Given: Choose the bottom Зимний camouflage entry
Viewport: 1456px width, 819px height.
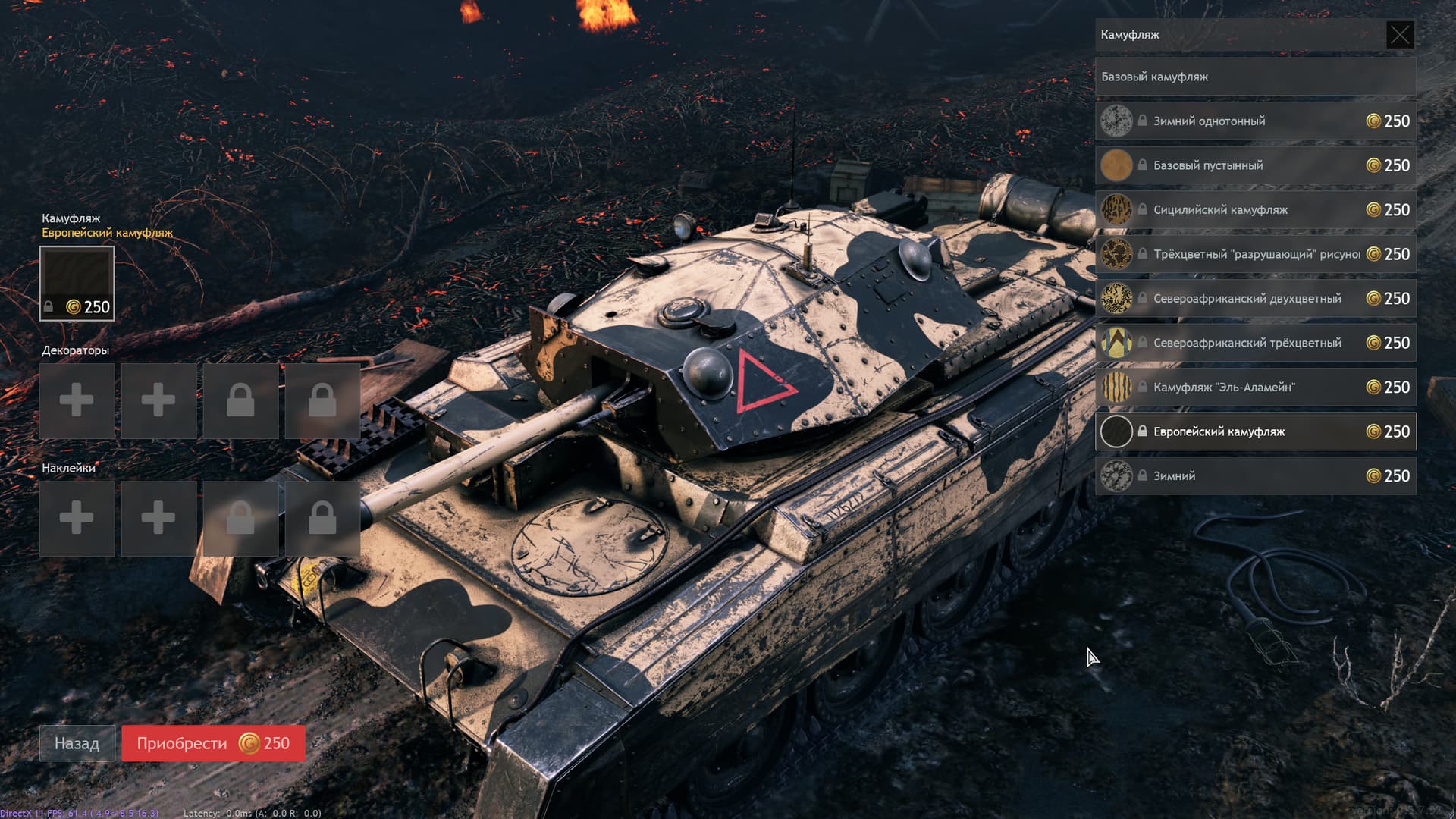Looking at the screenshot, I should coord(1255,476).
